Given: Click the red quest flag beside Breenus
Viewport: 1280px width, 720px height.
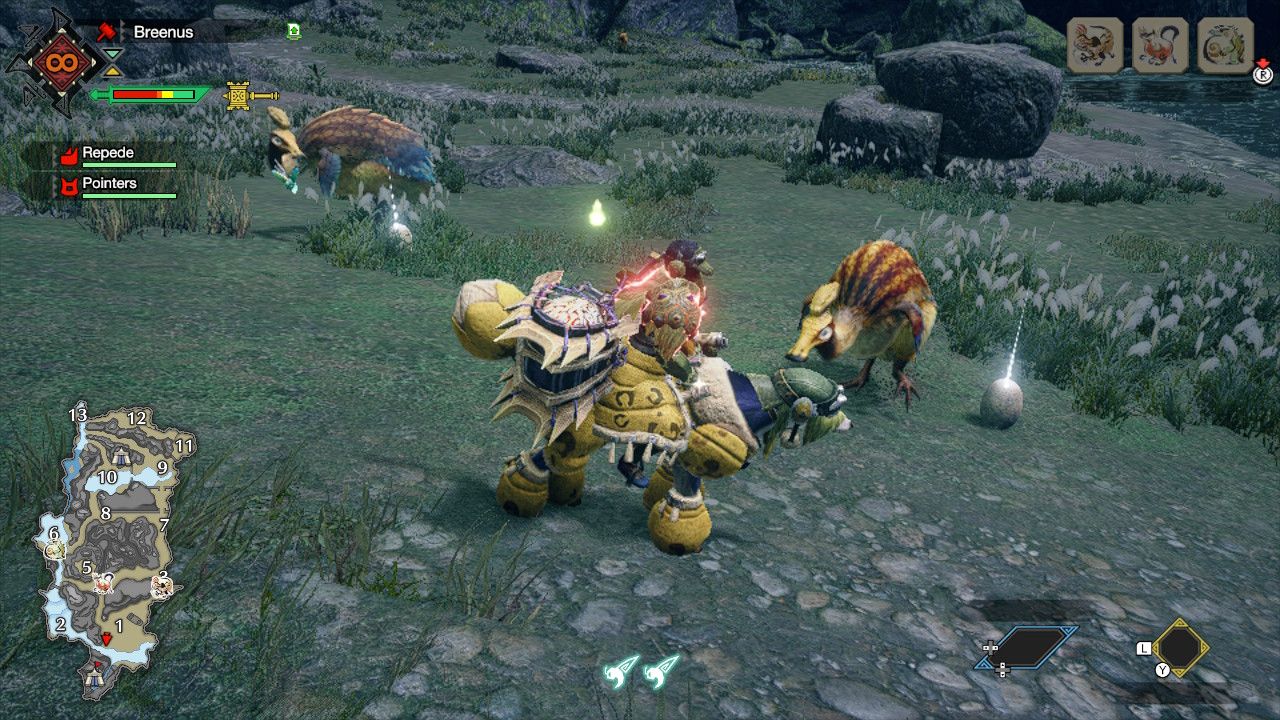Looking at the screenshot, I should pyautogui.click(x=108, y=32).
